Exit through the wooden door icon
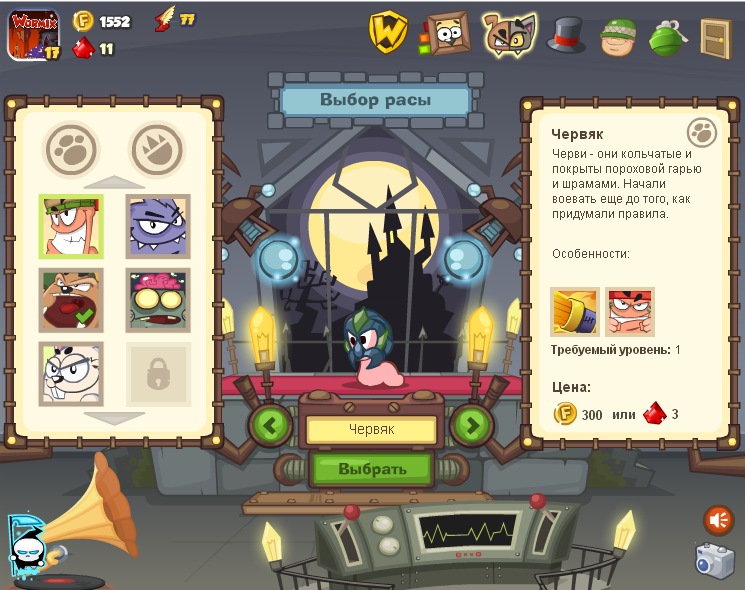This screenshot has width=745, height=590. click(x=715, y=37)
